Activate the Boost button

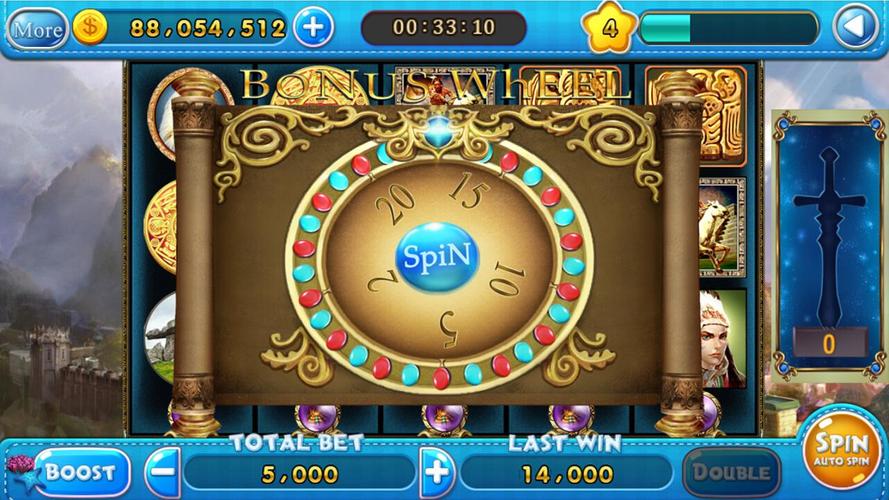coord(72,471)
